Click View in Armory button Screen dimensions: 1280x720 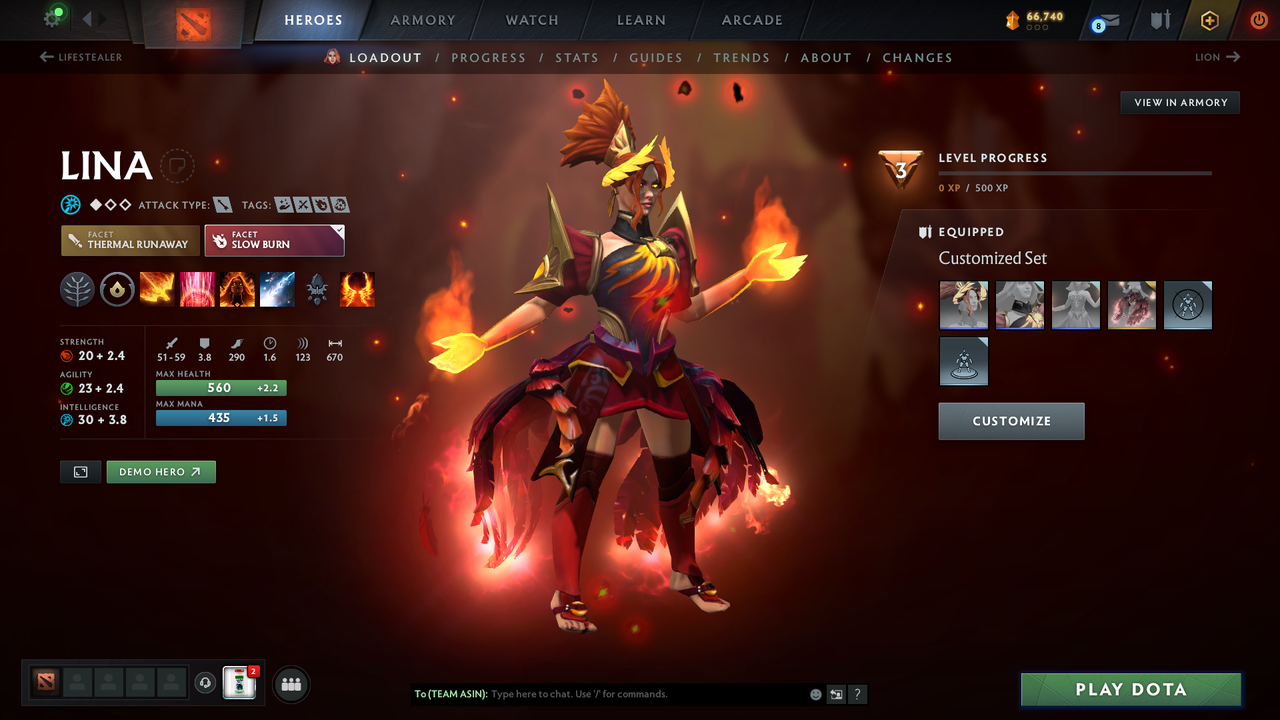(x=1180, y=102)
